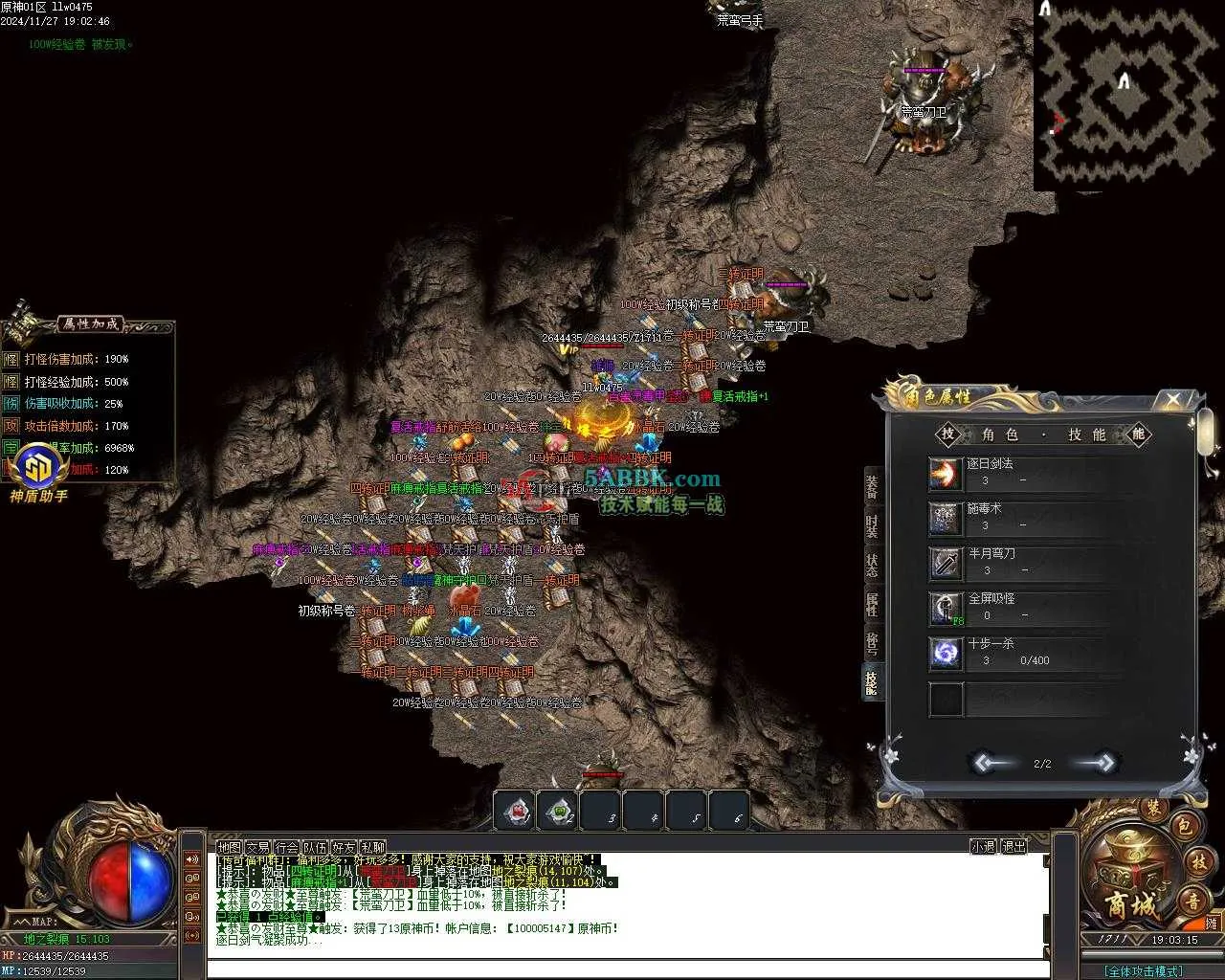Select the 逐日剑法 skill icon
This screenshot has height=980, width=1225.
tap(946, 474)
